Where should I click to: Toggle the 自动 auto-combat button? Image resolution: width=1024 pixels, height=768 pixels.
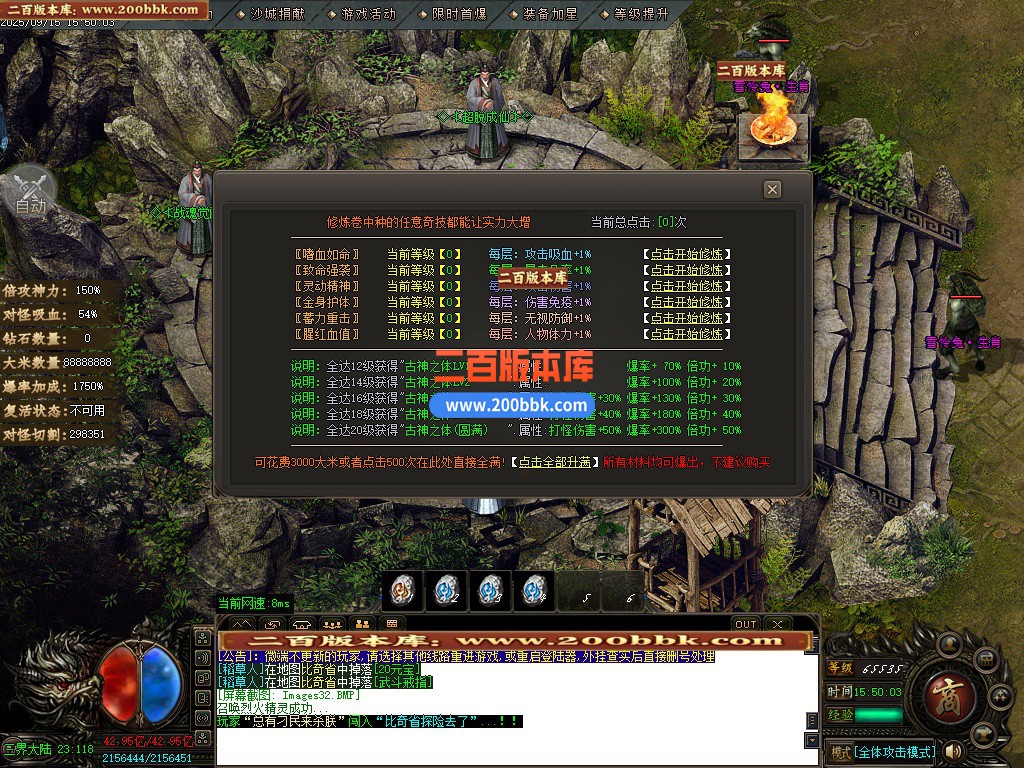coord(30,195)
